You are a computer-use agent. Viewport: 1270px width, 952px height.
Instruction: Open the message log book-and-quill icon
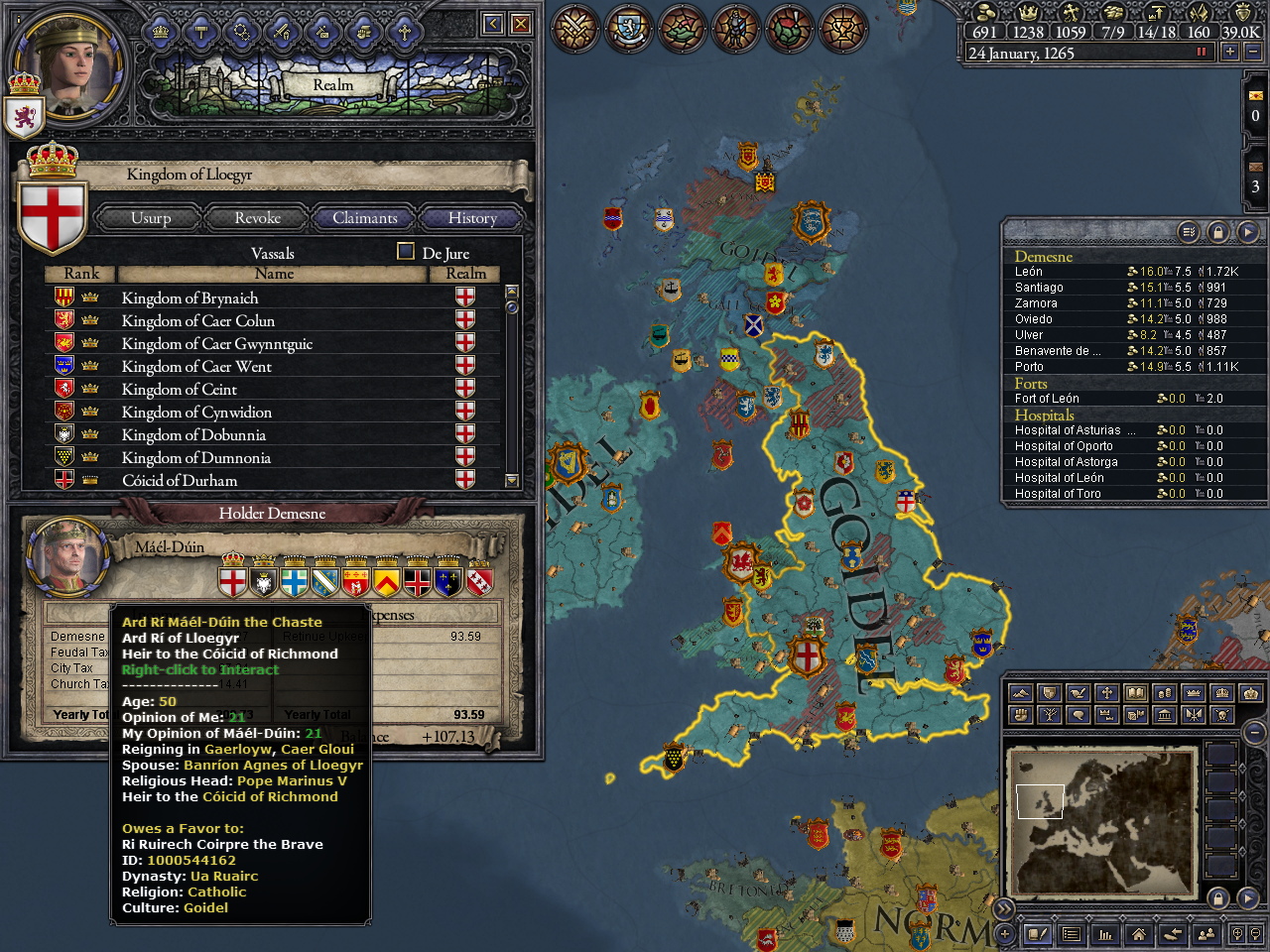1038,934
